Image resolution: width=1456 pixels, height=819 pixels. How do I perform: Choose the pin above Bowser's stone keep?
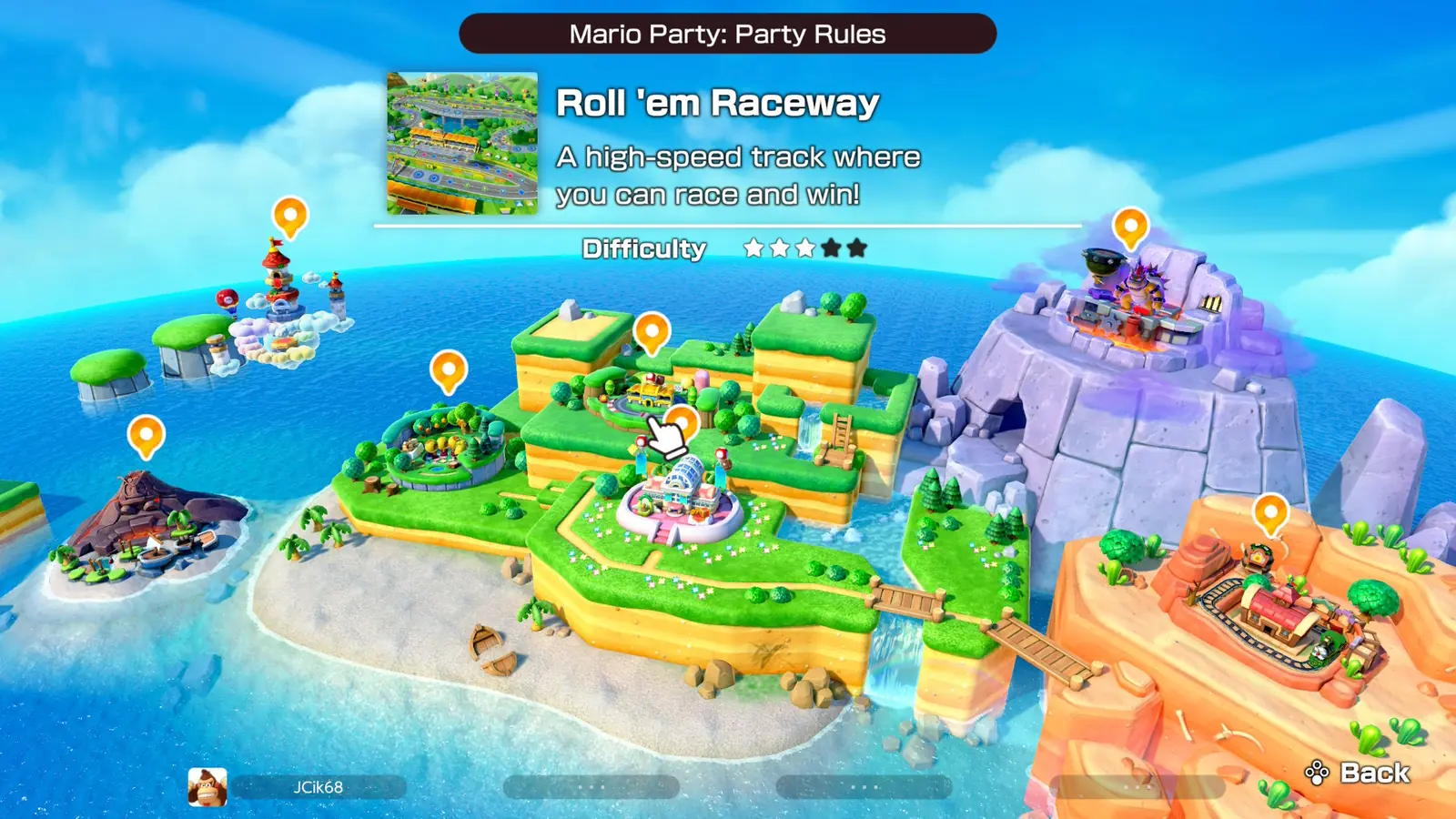1130,226
